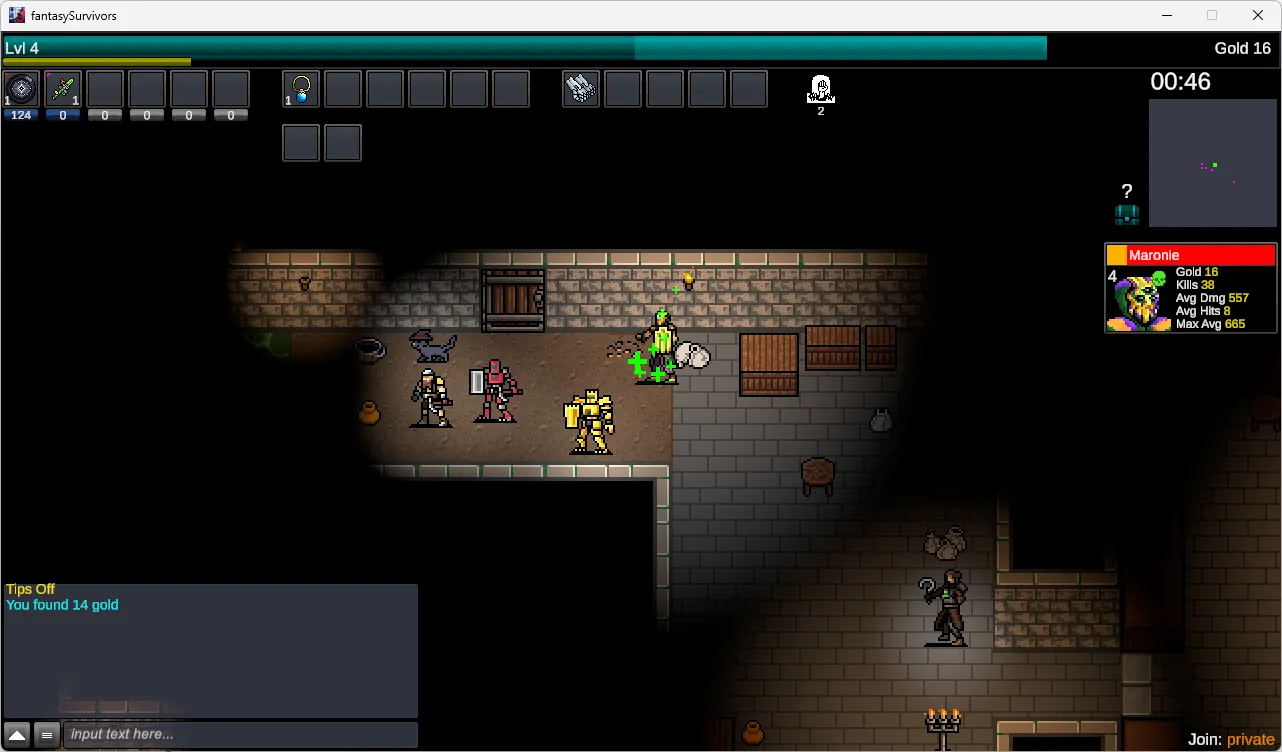Click the teal treasure chest icon

(x=1127, y=214)
